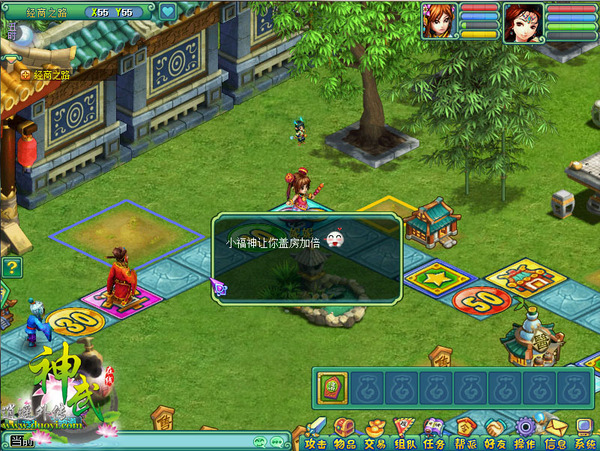Image resolution: width=600 pixels, height=451 pixels.
Task: Open the 系统 (System) monitor button
Action: [585, 430]
